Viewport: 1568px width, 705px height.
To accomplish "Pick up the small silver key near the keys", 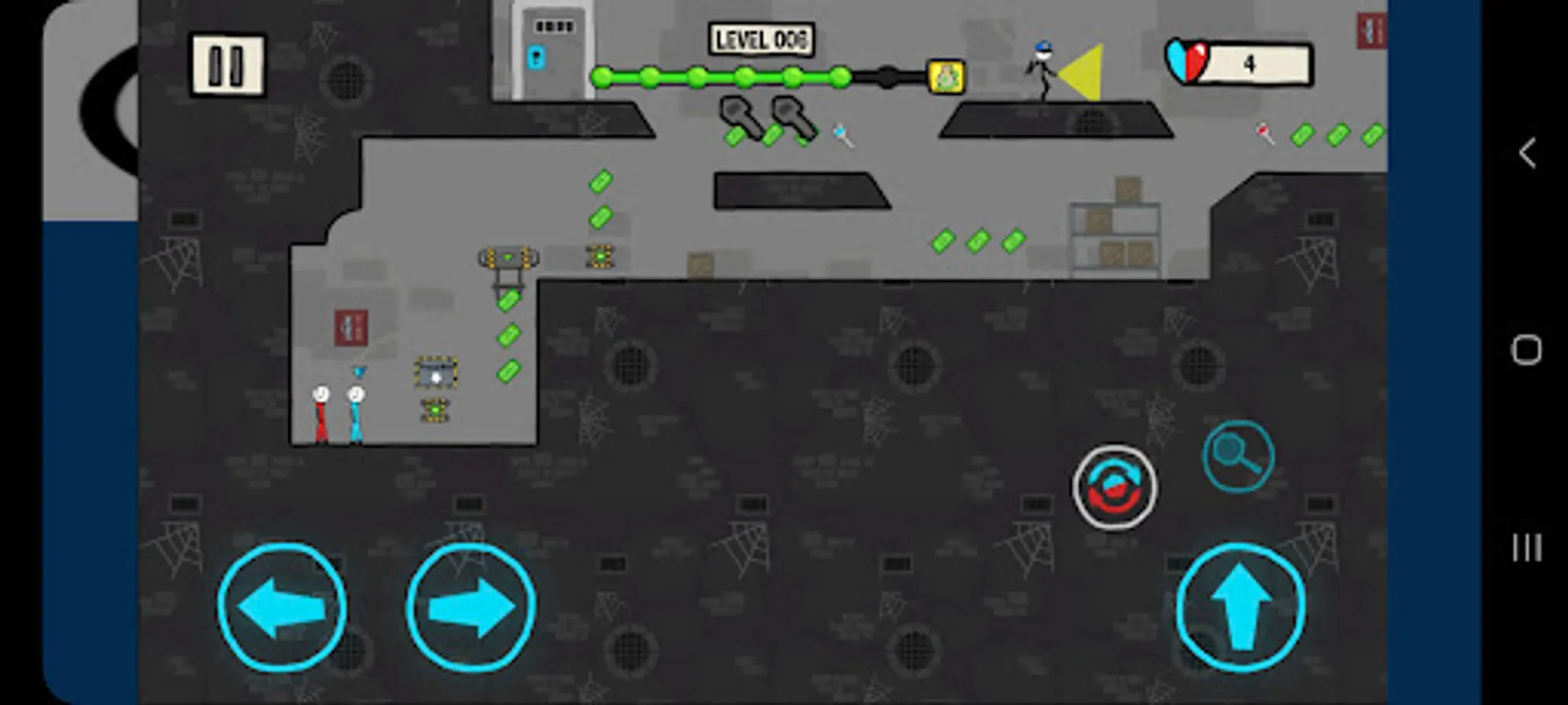I will click(844, 133).
